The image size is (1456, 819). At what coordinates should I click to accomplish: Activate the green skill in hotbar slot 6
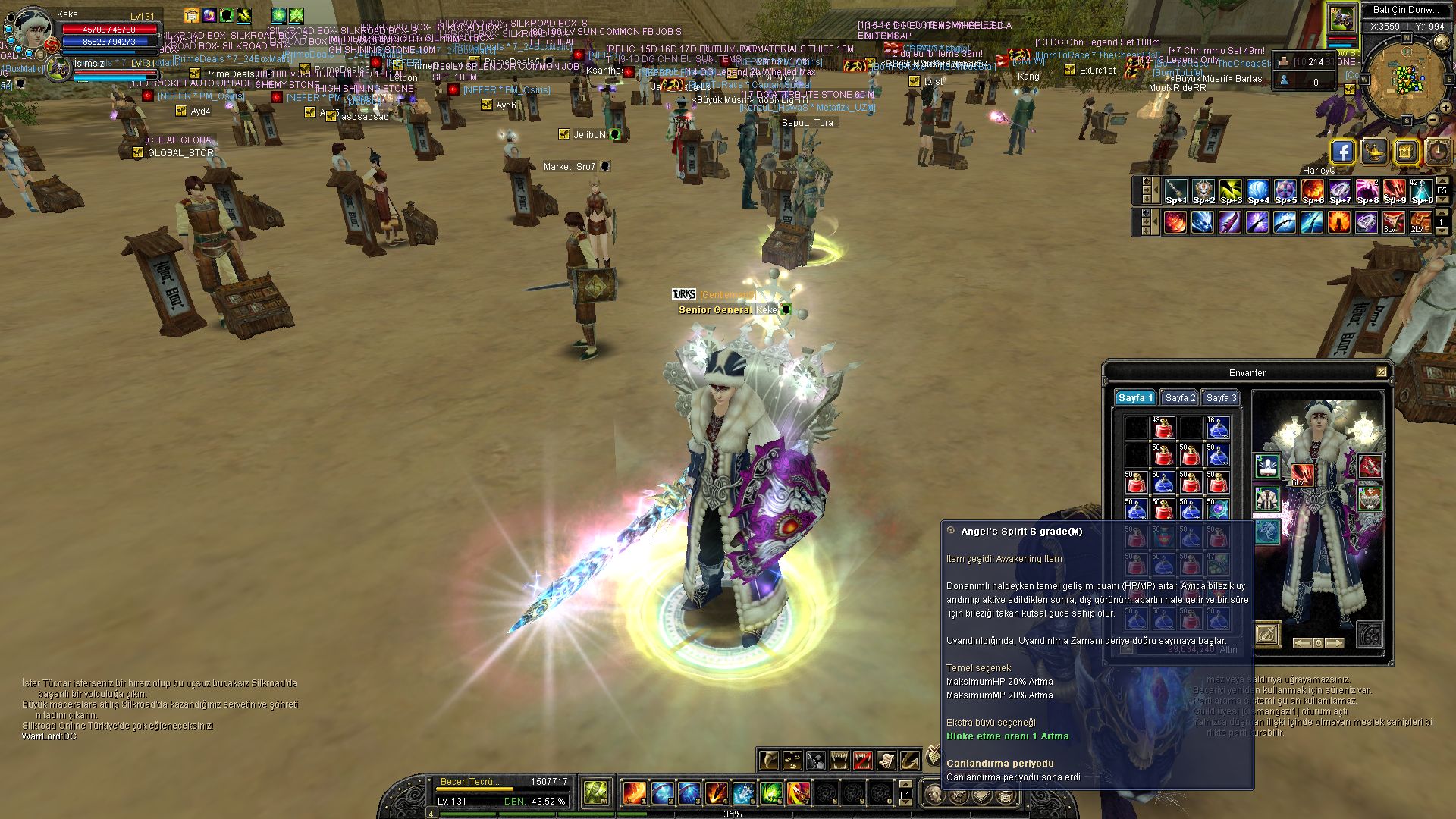point(770,793)
